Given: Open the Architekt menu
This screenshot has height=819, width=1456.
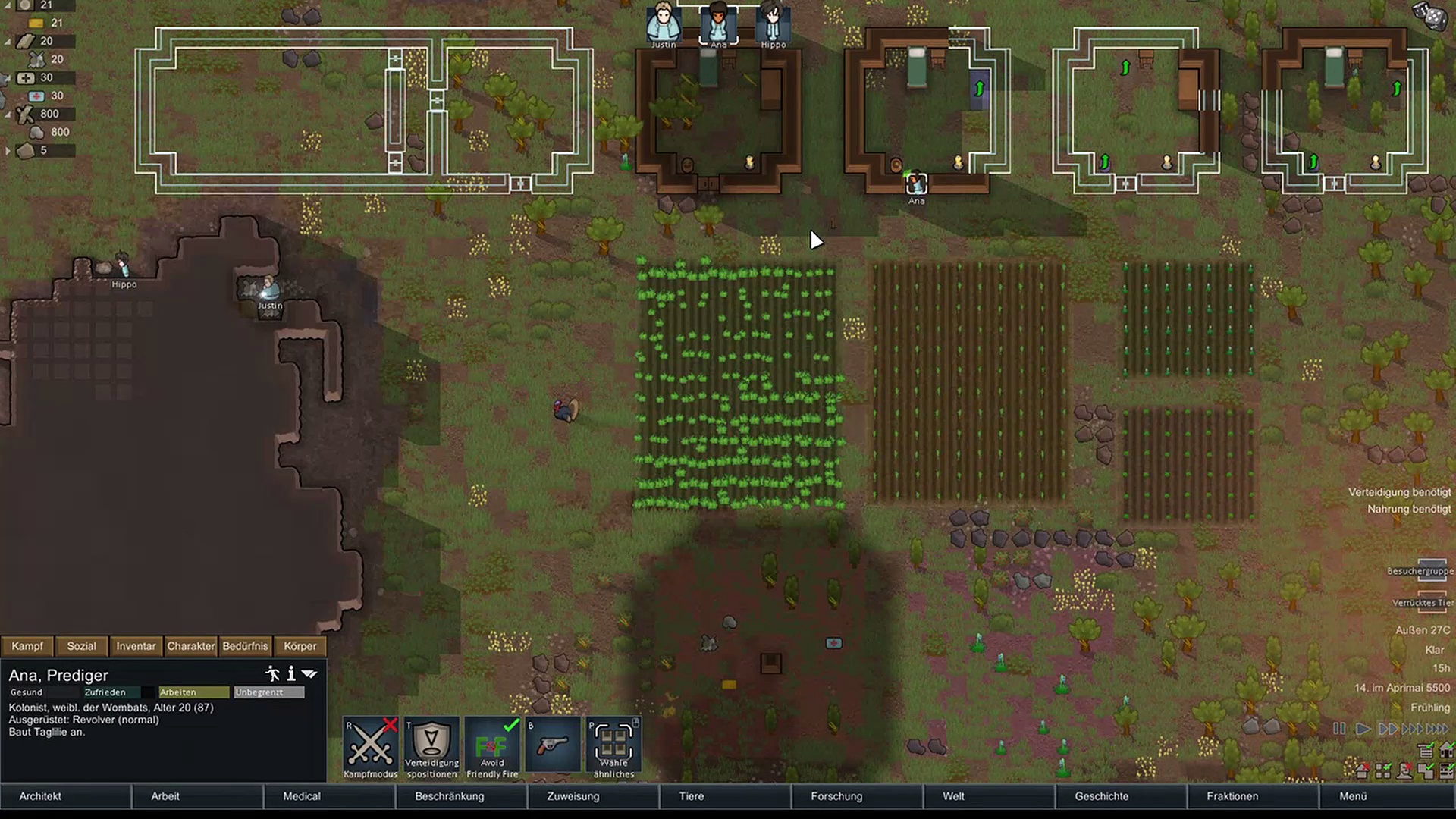Looking at the screenshot, I should (x=41, y=796).
